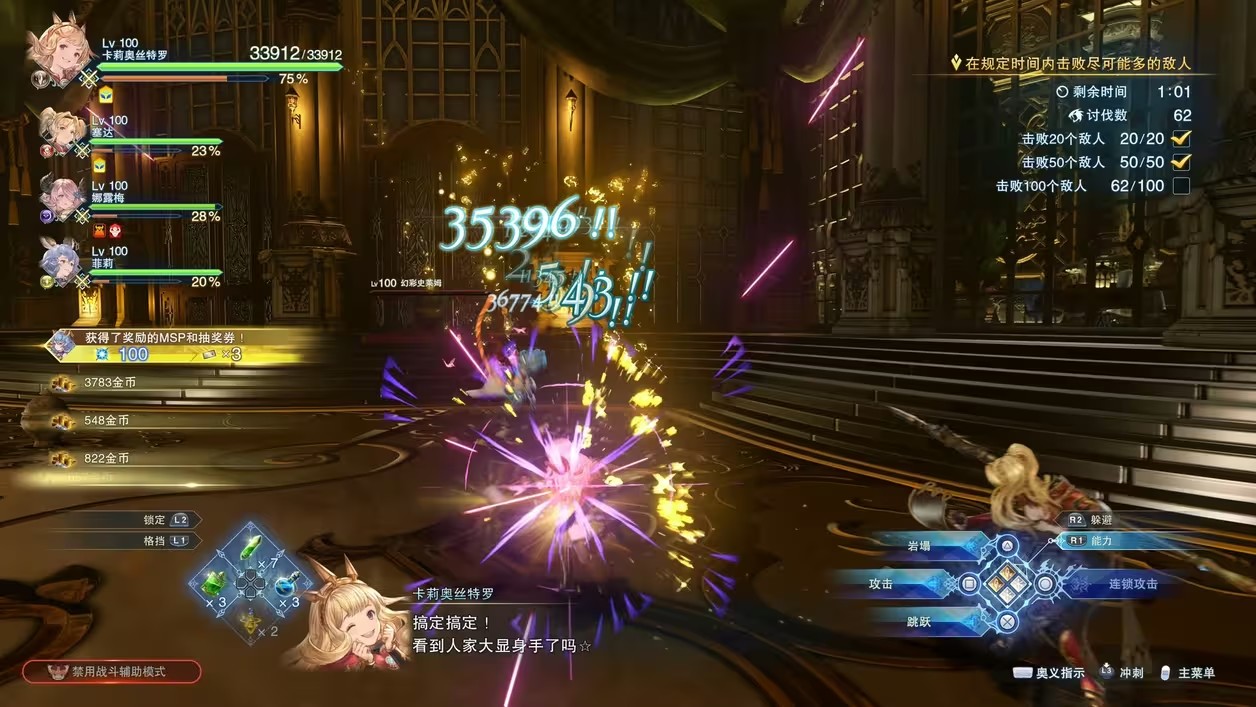
Task: Open the 能力 abilities panel
Action: pos(1100,541)
